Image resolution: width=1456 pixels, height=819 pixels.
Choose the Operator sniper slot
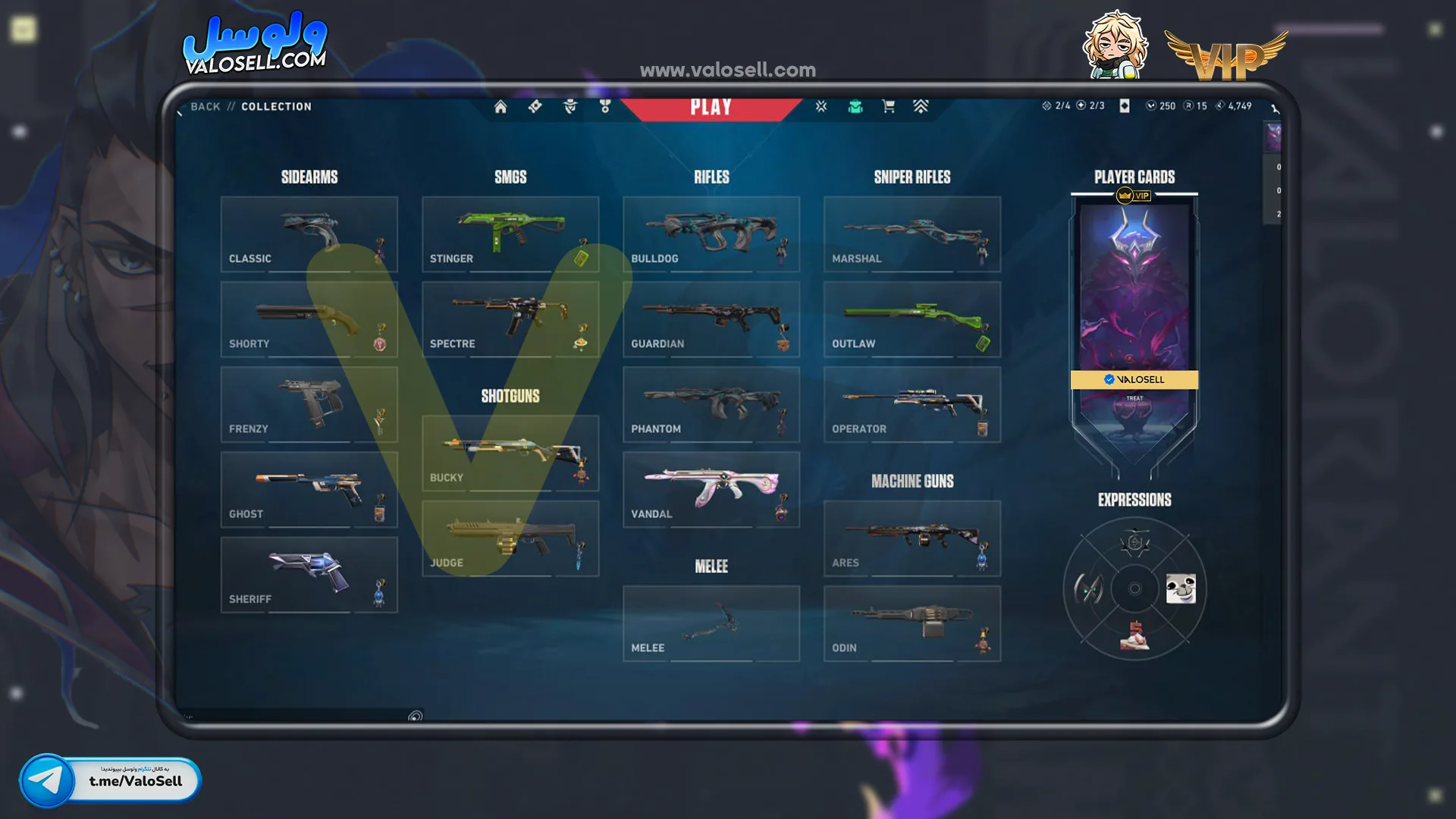coord(912,404)
